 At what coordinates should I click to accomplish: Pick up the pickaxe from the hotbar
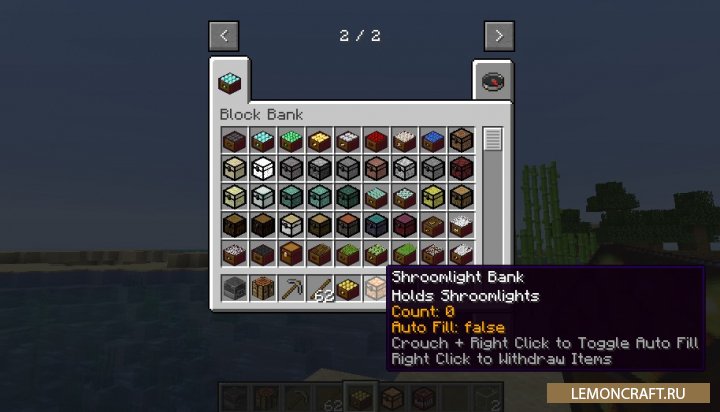click(x=291, y=289)
